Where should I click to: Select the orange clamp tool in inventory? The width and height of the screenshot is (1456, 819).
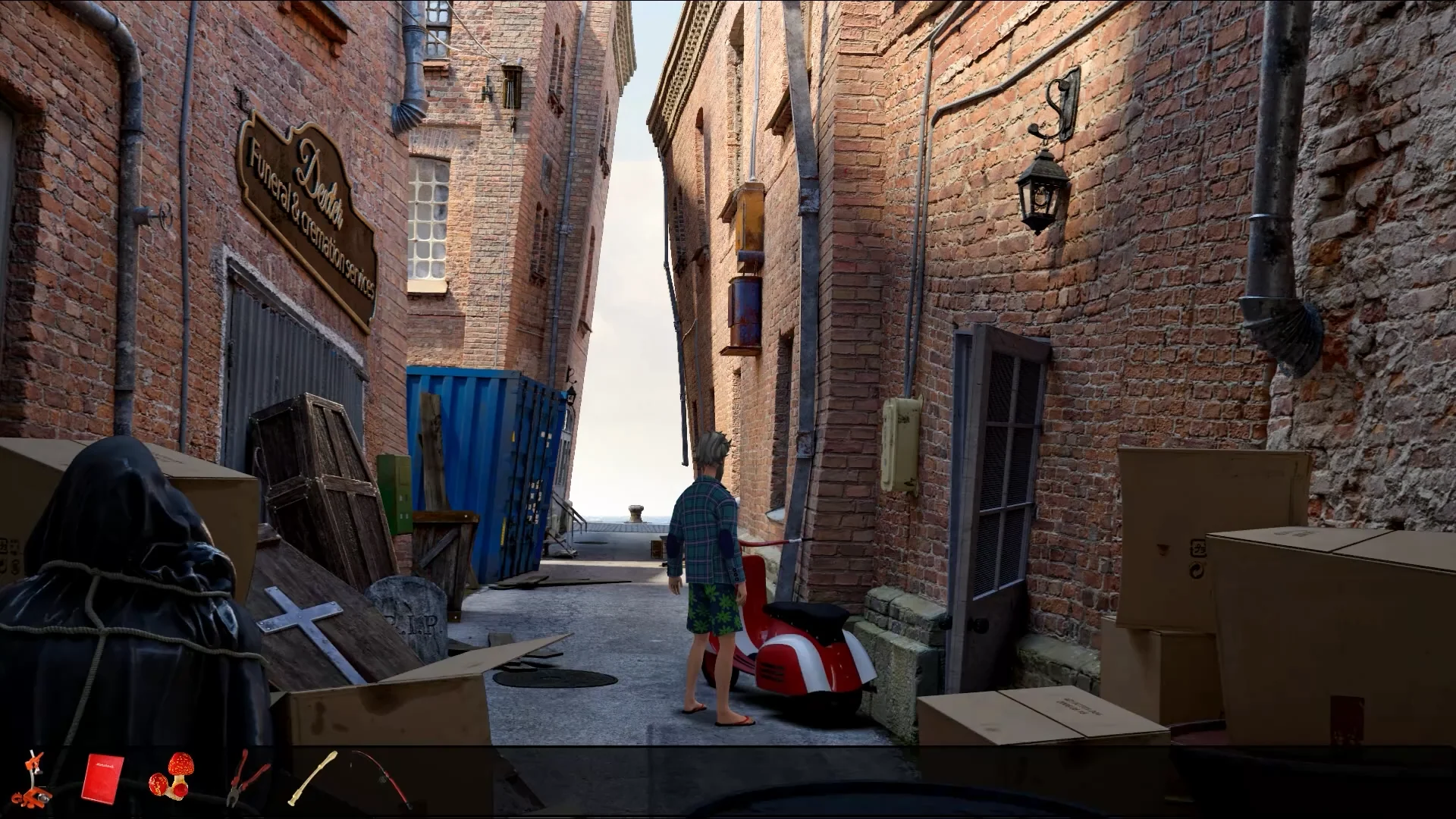tap(33, 778)
